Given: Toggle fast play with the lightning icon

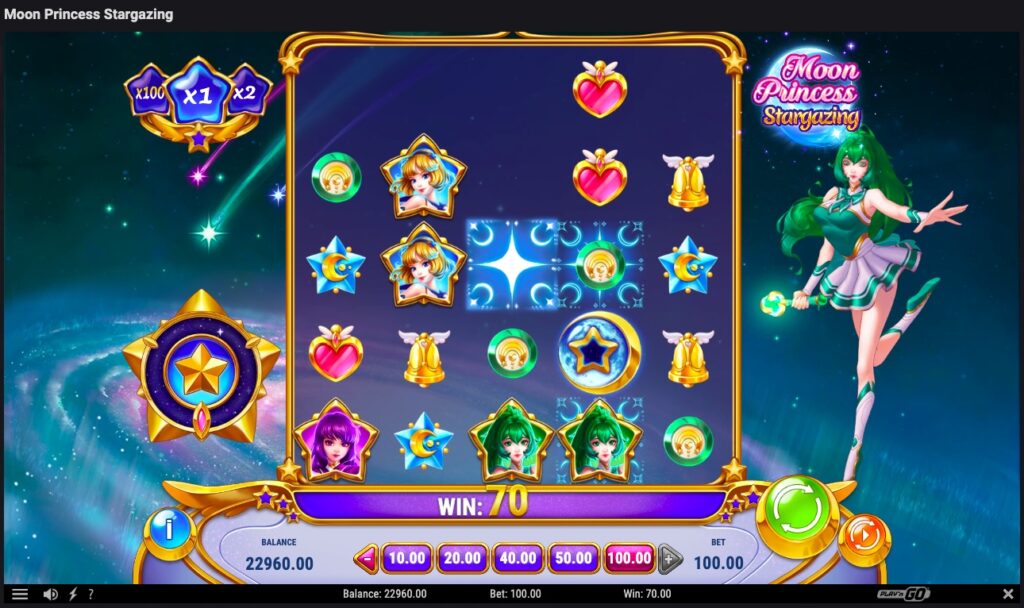Looking at the screenshot, I should pyautogui.click(x=73, y=594).
